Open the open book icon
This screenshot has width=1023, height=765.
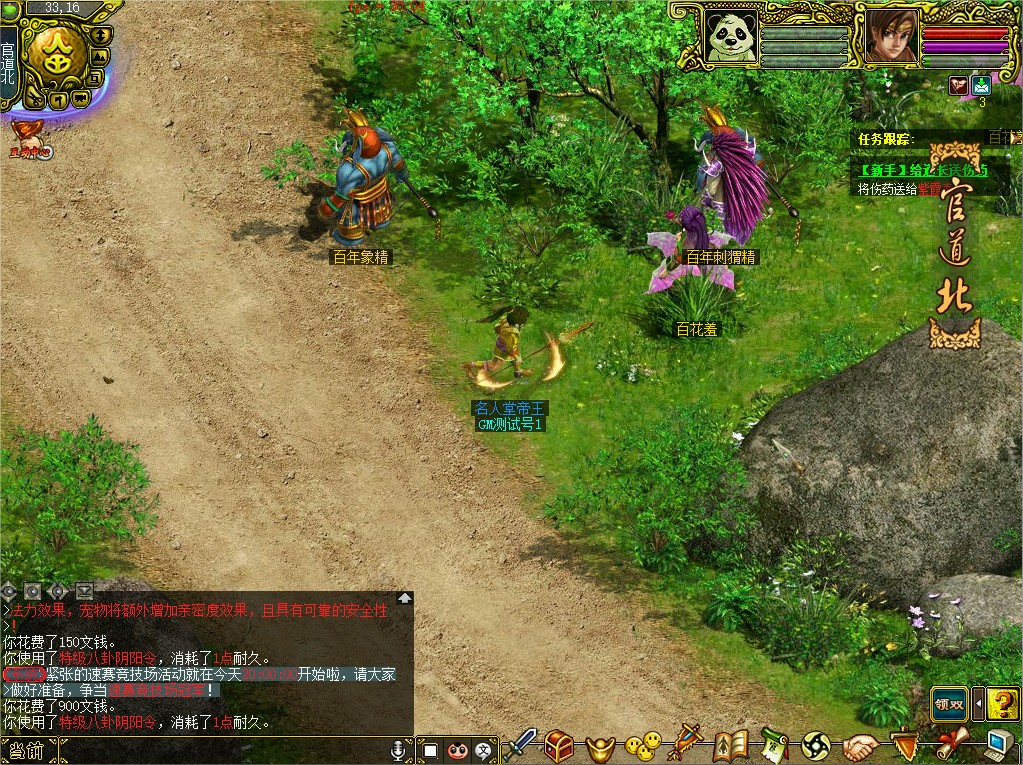731,745
